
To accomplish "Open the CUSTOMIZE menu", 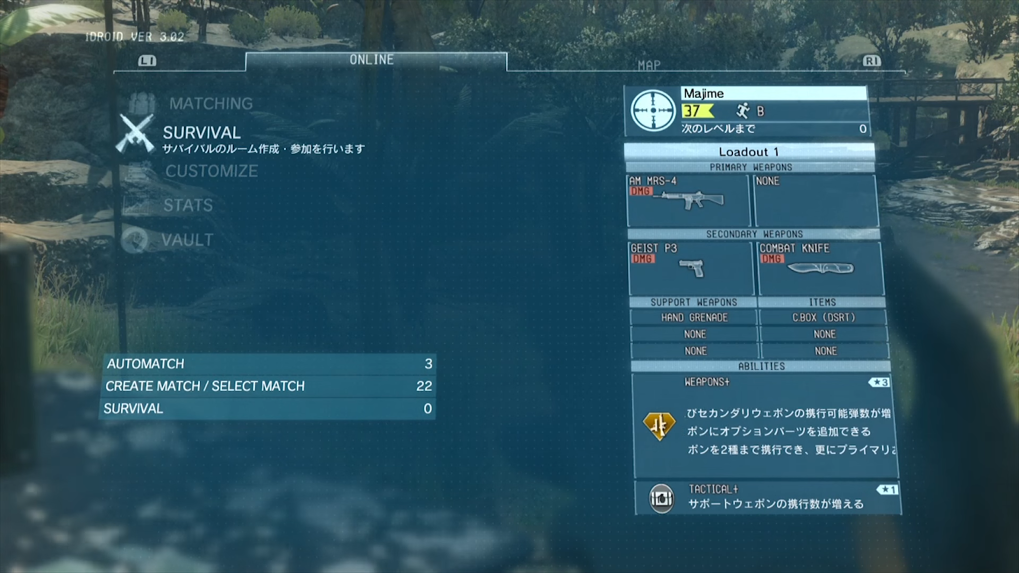I will tap(211, 171).
